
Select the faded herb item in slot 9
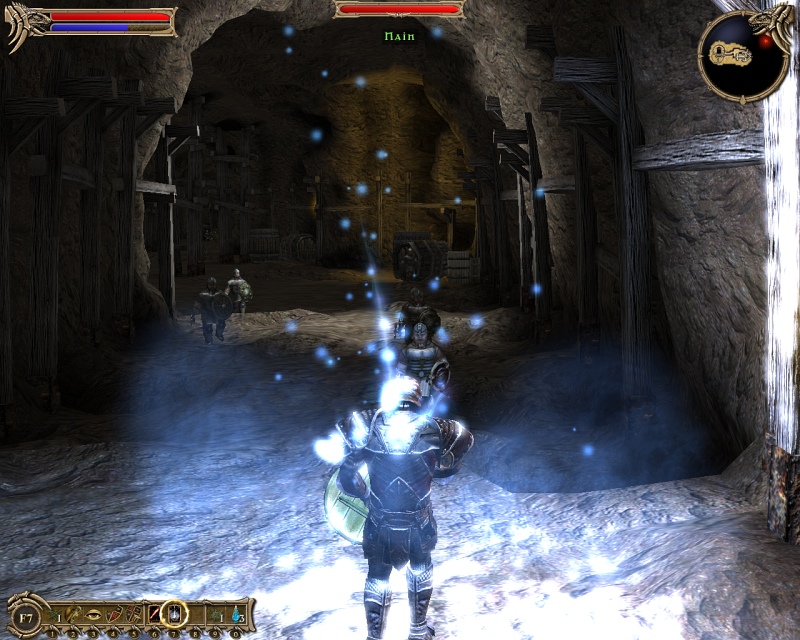(216, 613)
